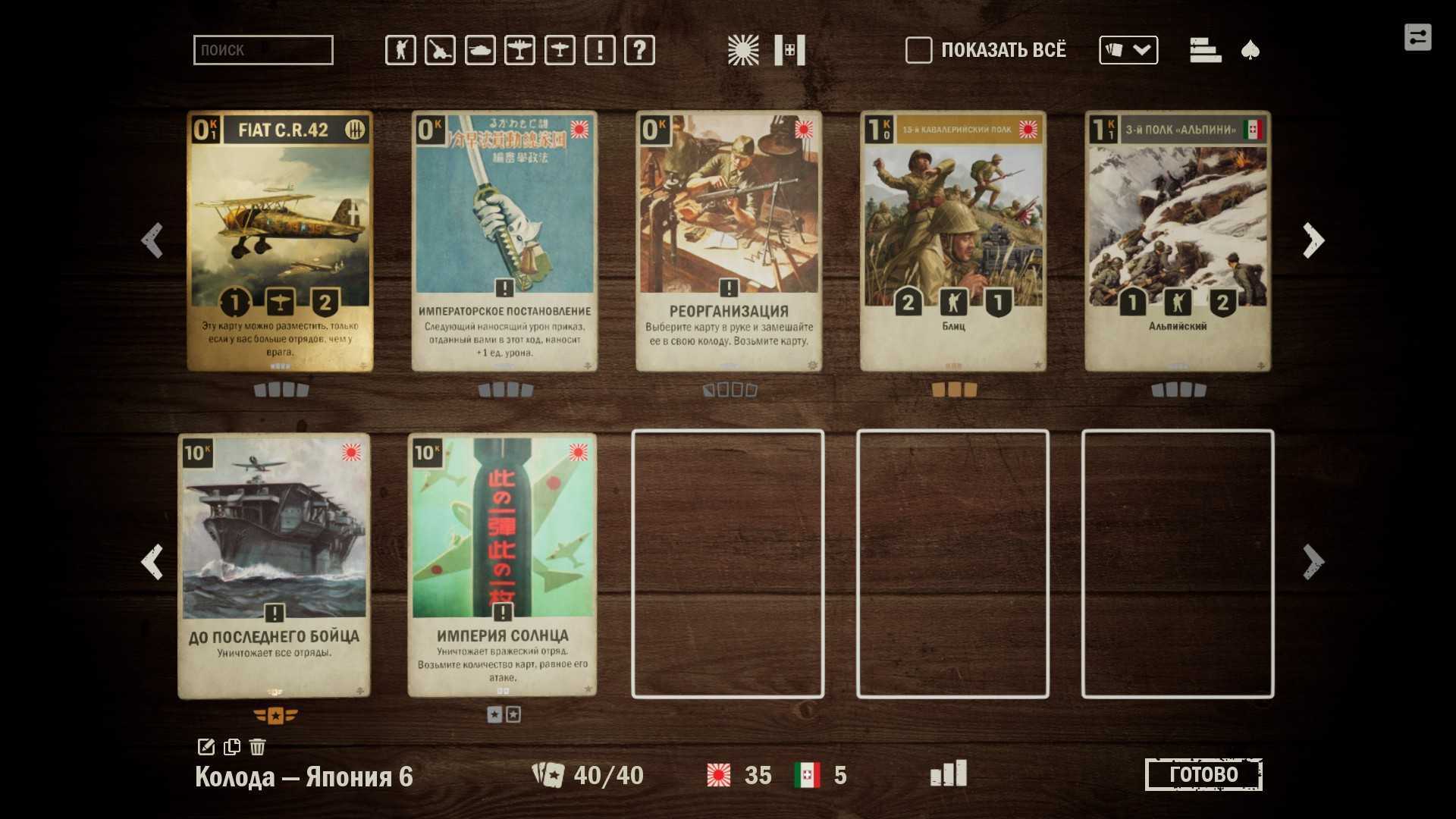Select the FIAT C.R.42 card
The height and width of the screenshot is (819, 1456).
pyautogui.click(x=280, y=241)
